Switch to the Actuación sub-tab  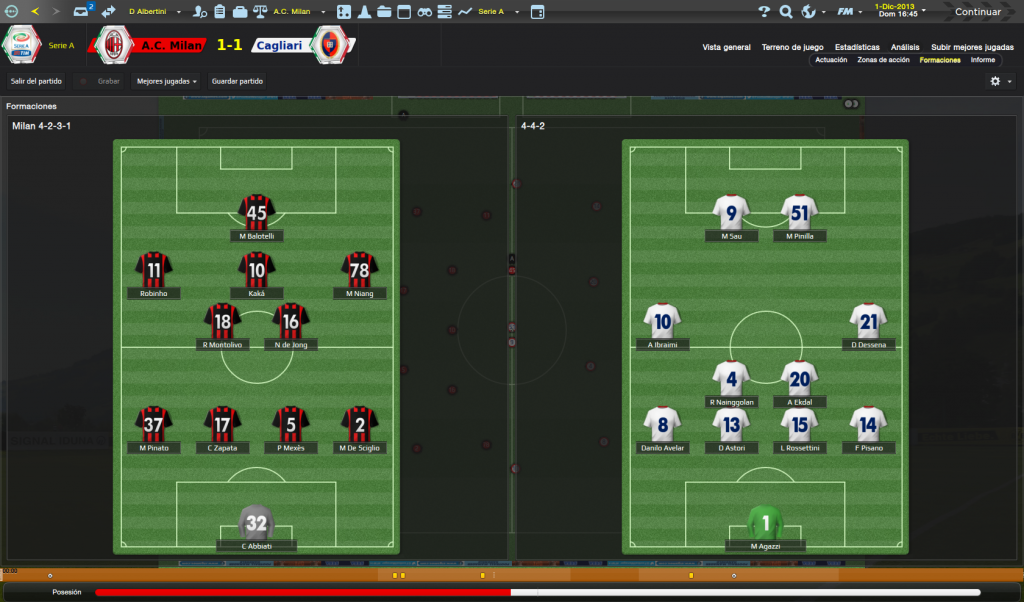pyautogui.click(x=831, y=60)
